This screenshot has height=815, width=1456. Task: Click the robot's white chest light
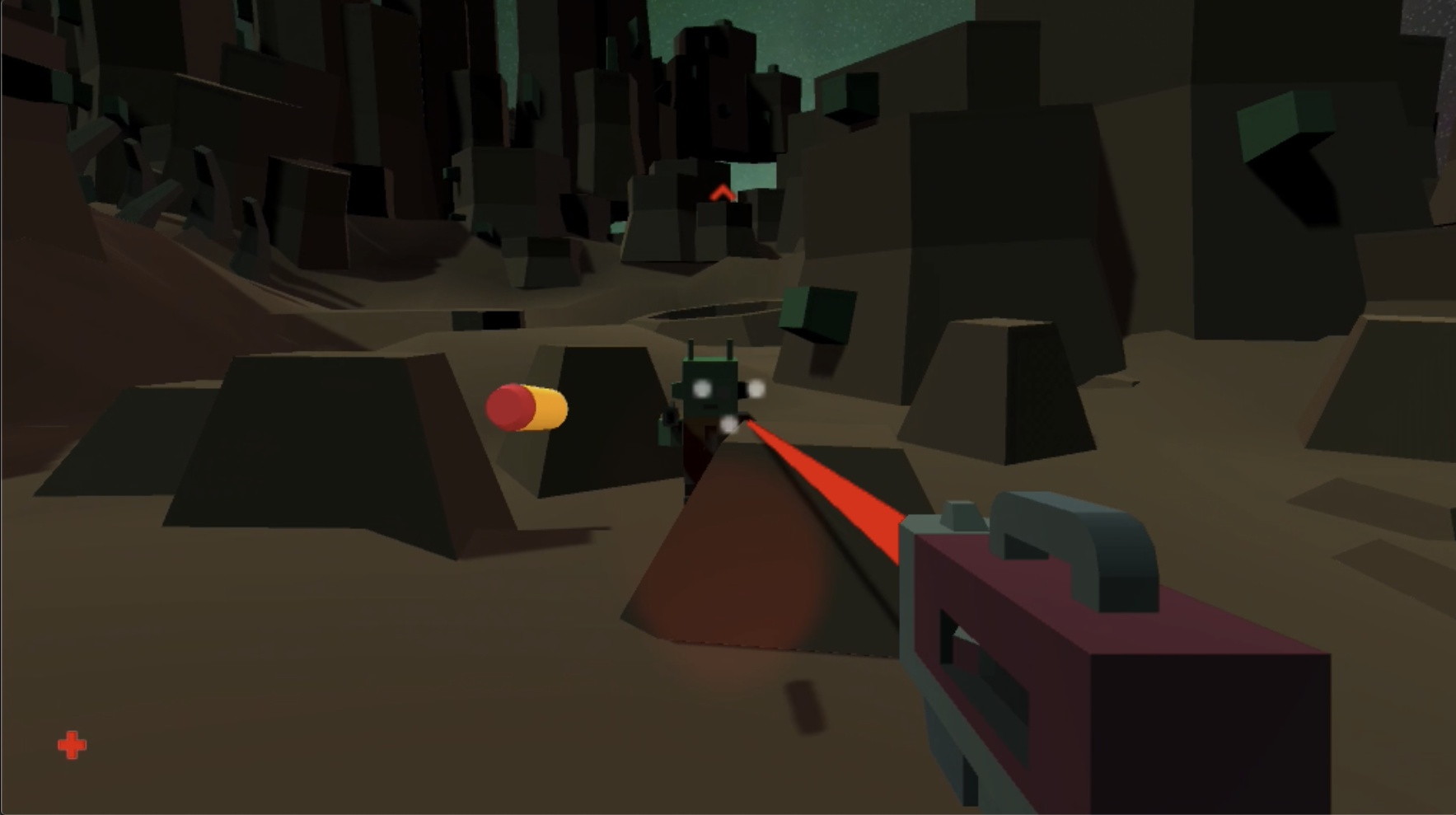click(x=728, y=422)
